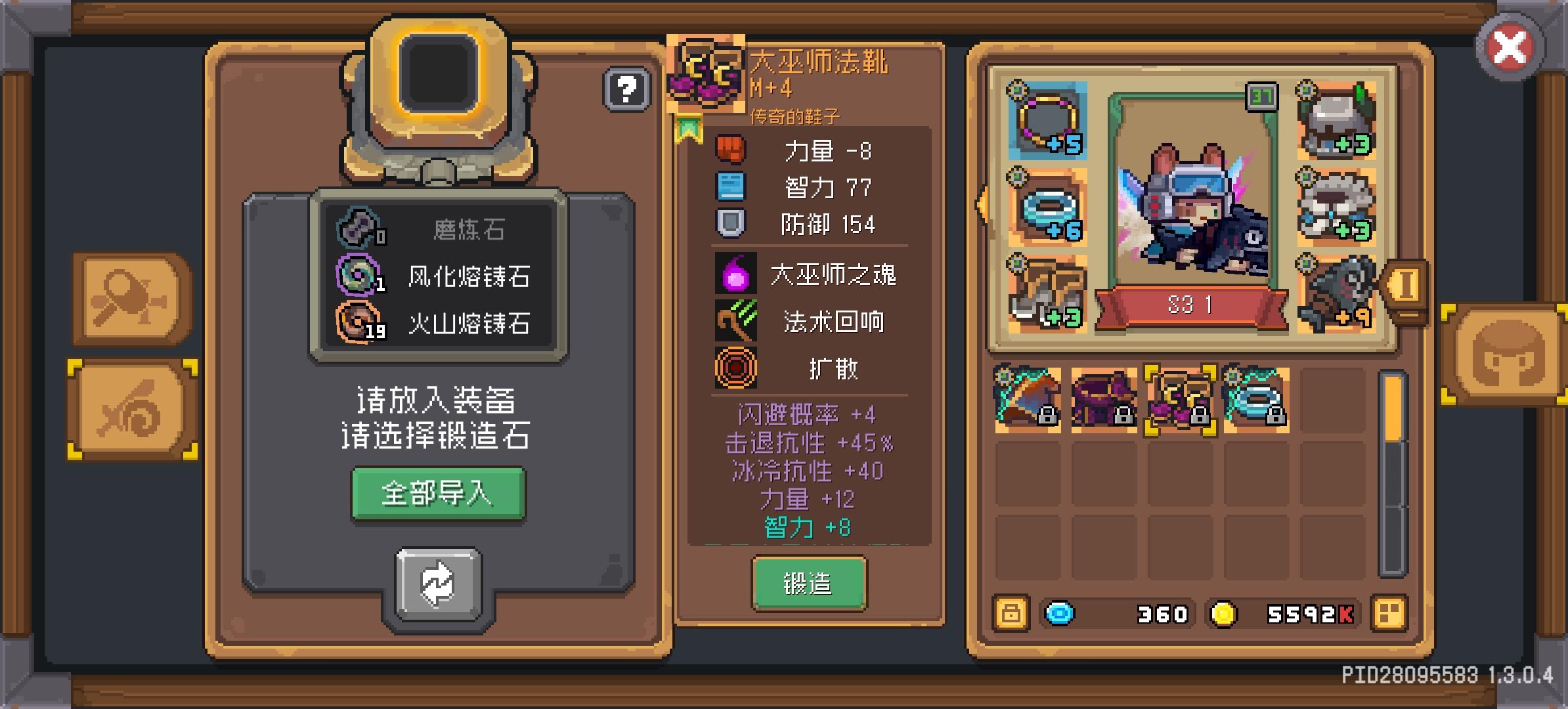Click the equipped +9 weapon slot icon
Screen dimensions: 1568x709
[x=1338, y=295]
